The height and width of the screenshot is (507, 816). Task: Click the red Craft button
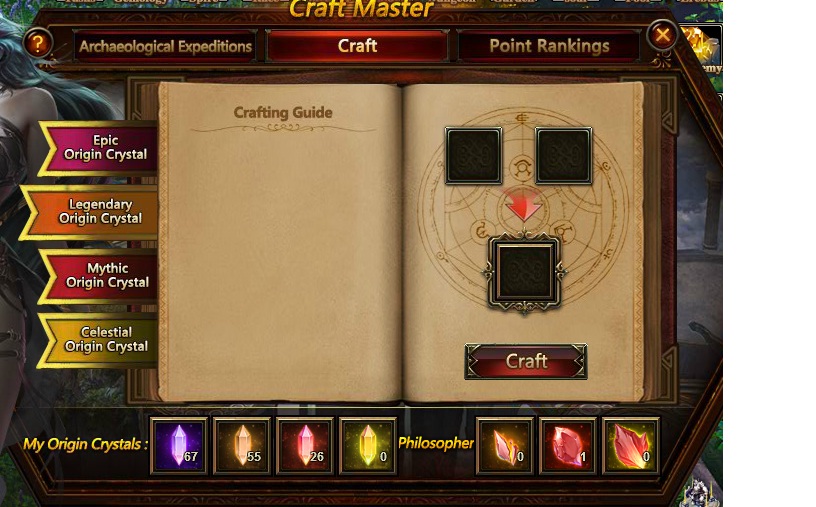click(526, 361)
